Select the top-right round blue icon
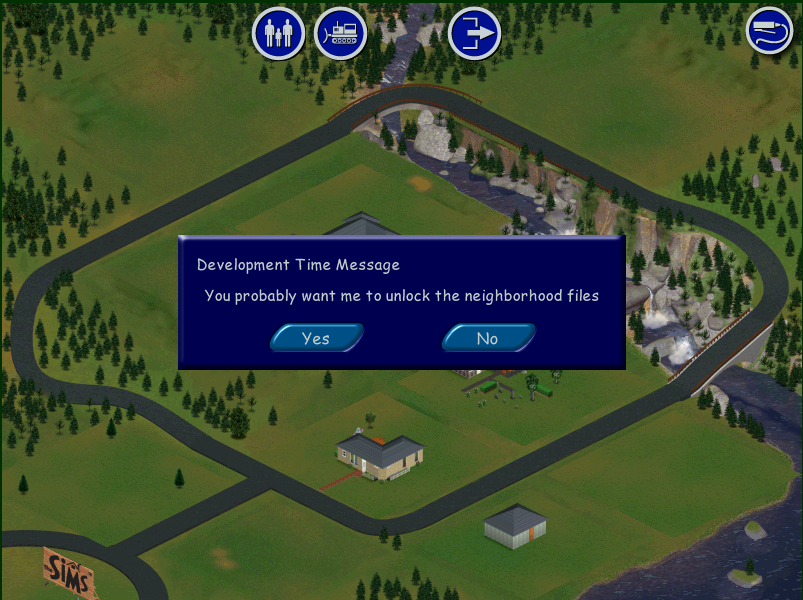 [770, 30]
